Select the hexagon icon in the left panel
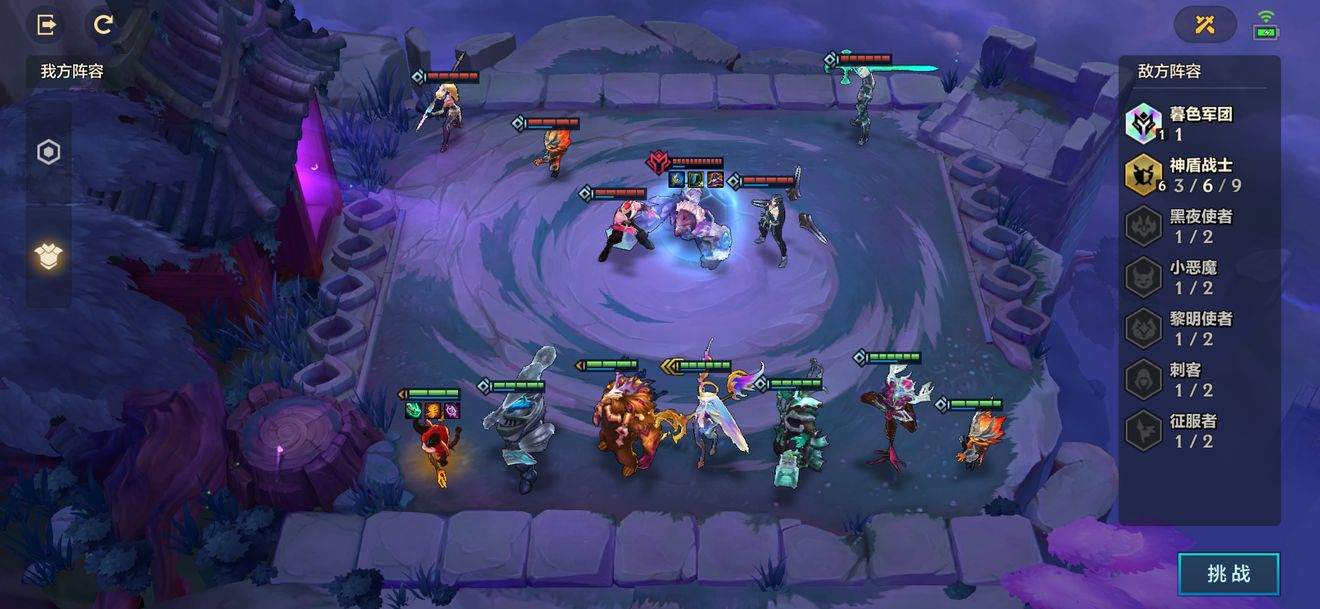Viewport: 1320px width, 609px height. (48, 152)
